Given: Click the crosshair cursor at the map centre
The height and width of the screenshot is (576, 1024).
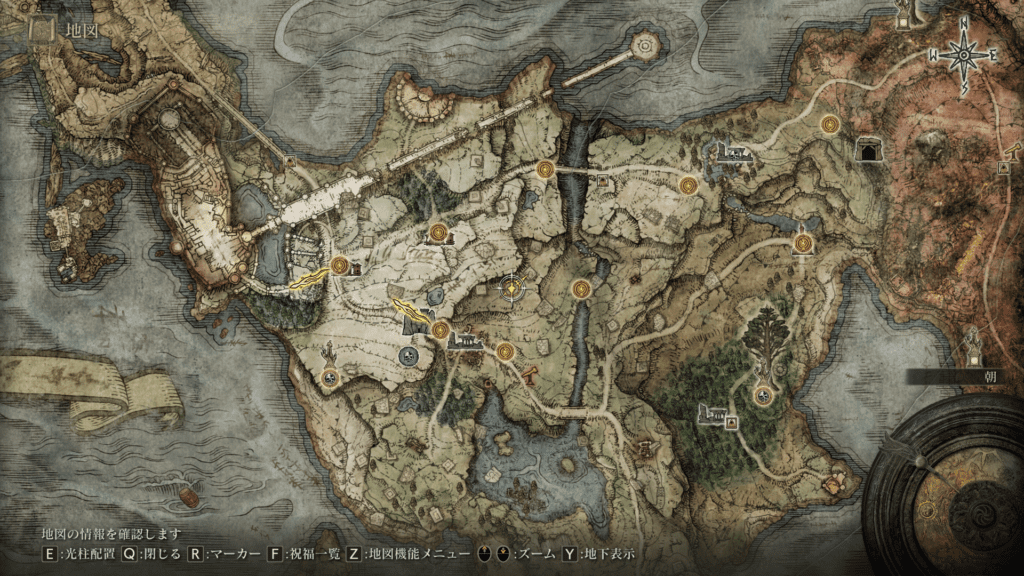Looking at the screenshot, I should tap(513, 288).
